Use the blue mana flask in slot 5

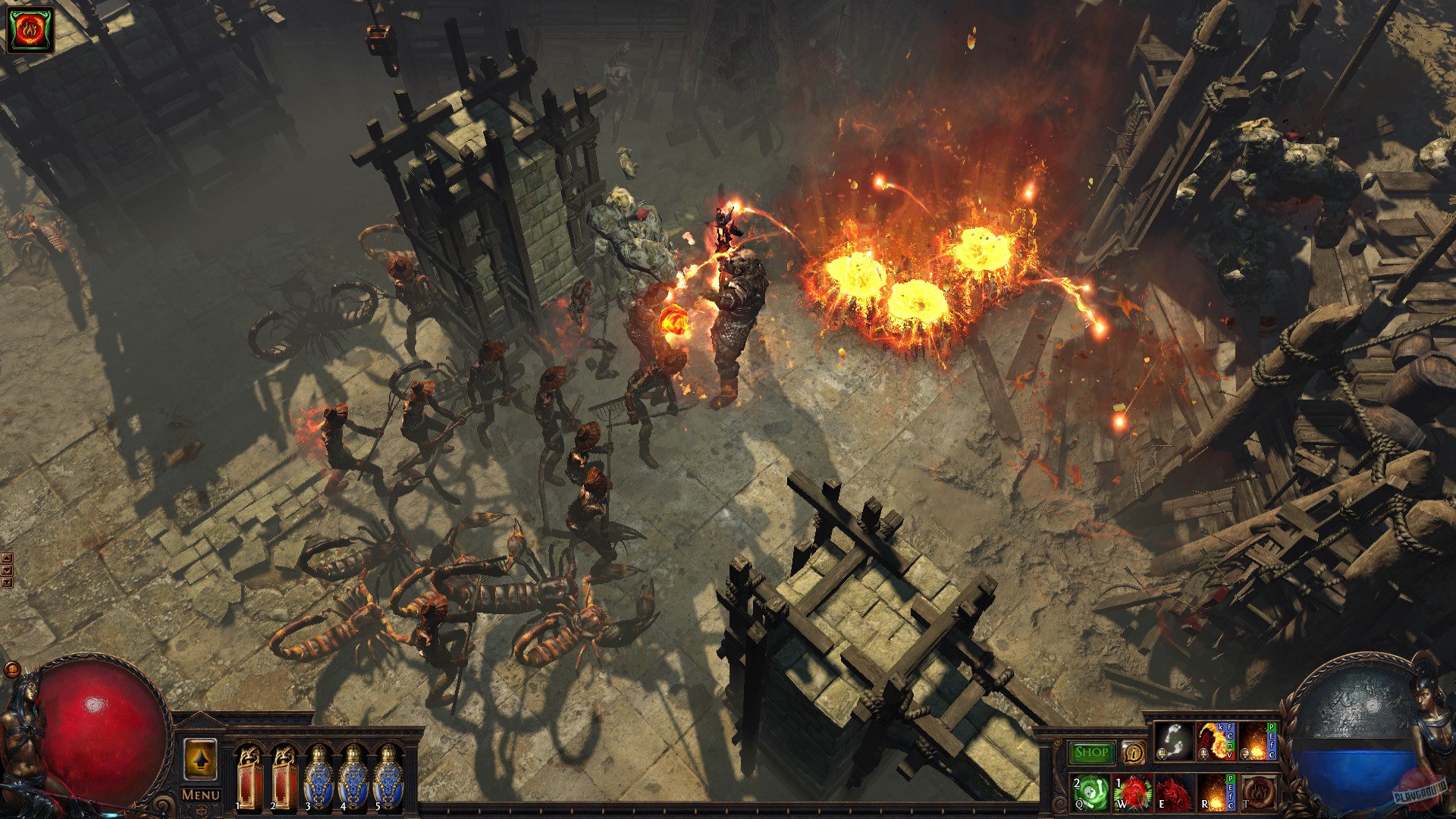coord(388,777)
